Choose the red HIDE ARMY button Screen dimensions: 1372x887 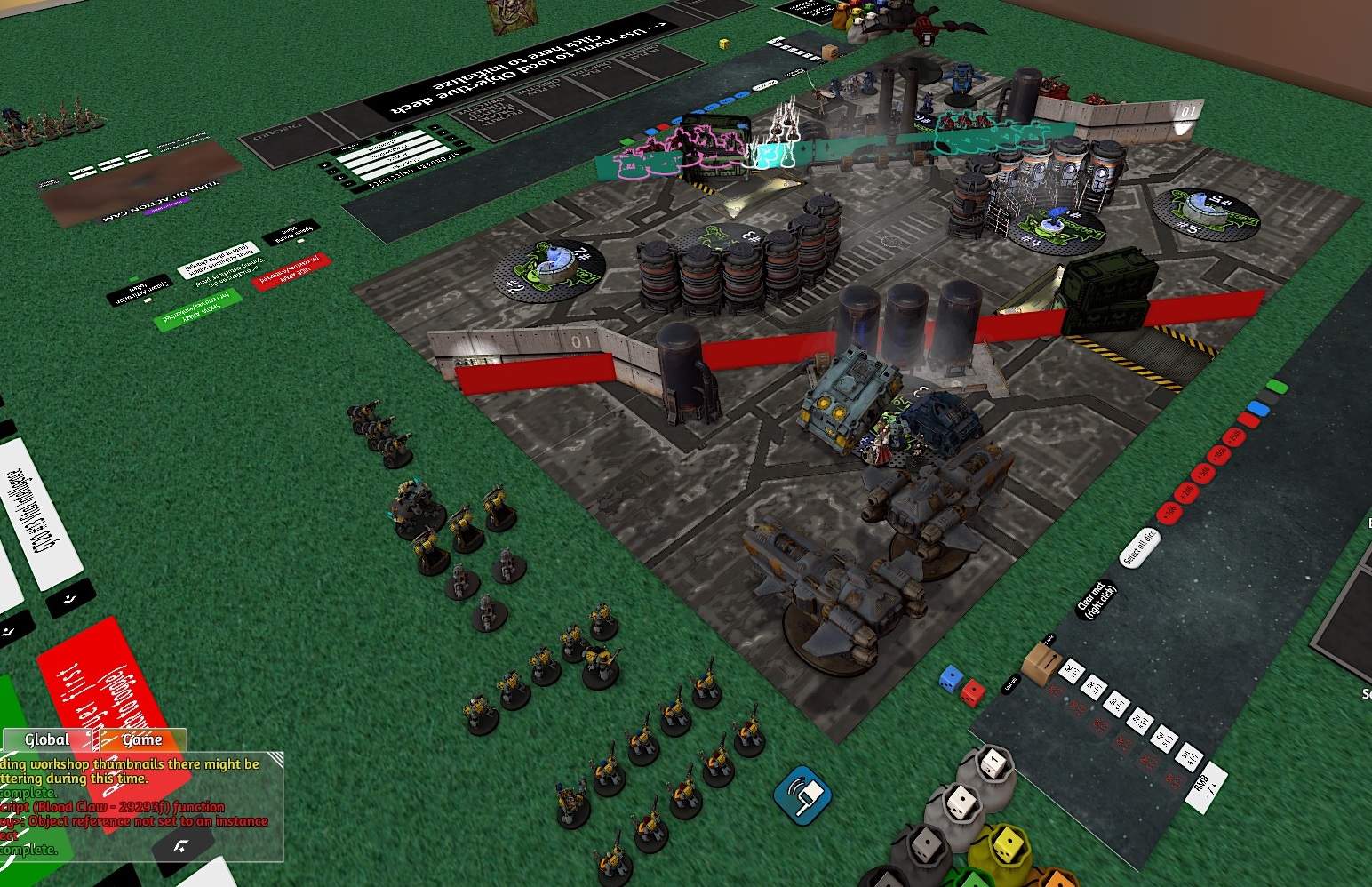[x=291, y=271]
